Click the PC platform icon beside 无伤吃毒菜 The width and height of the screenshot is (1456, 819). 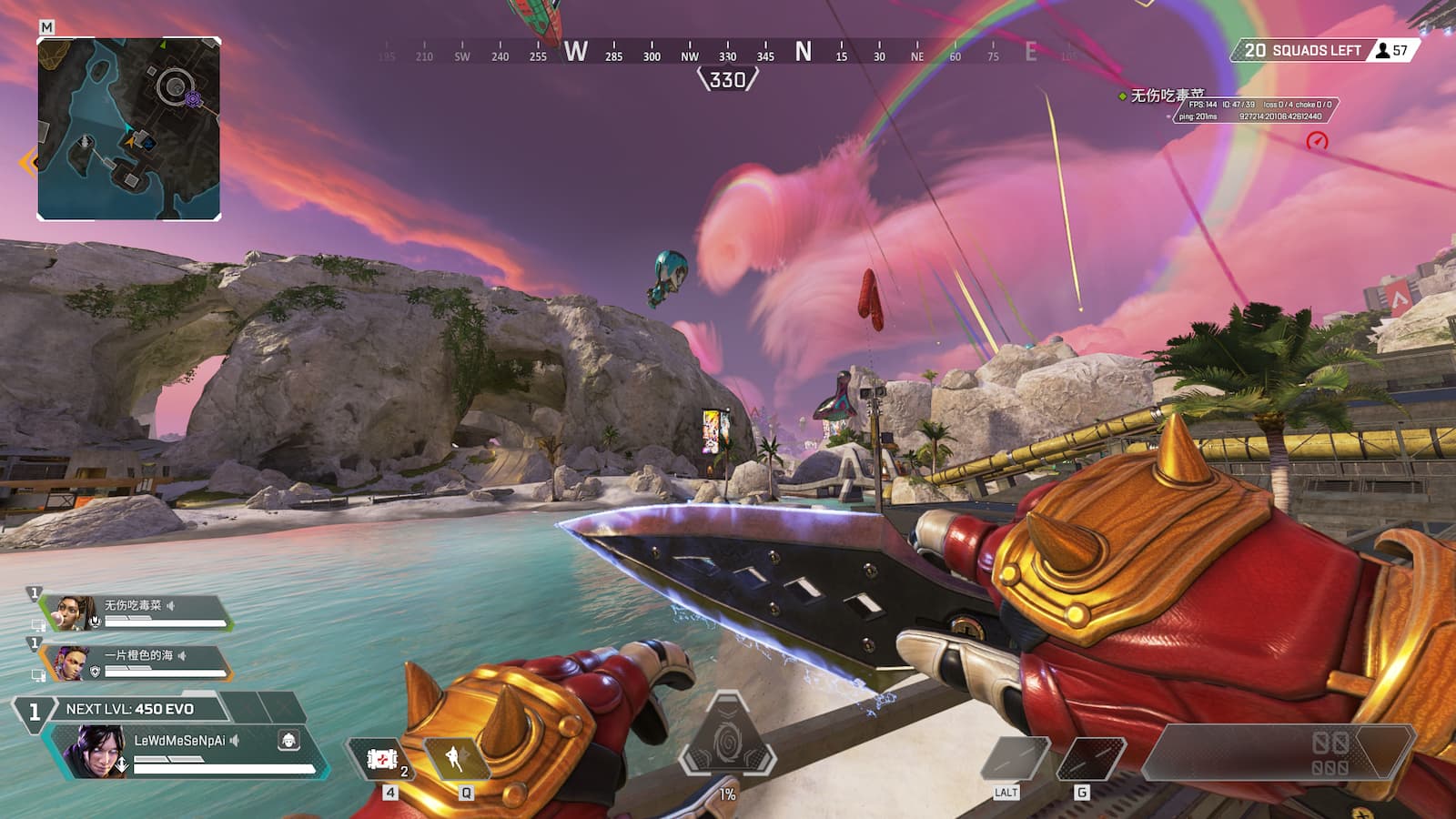[x=38, y=623]
